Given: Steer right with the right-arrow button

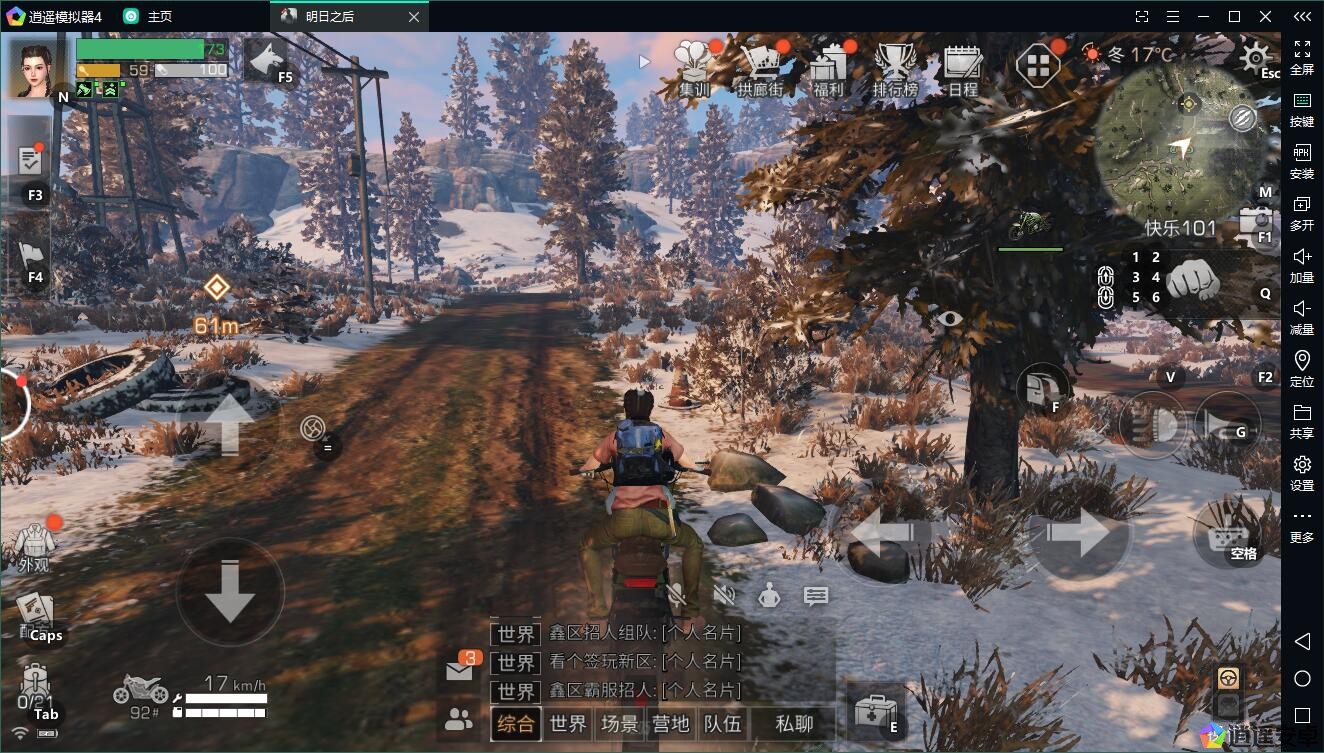Looking at the screenshot, I should tap(1077, 533).
